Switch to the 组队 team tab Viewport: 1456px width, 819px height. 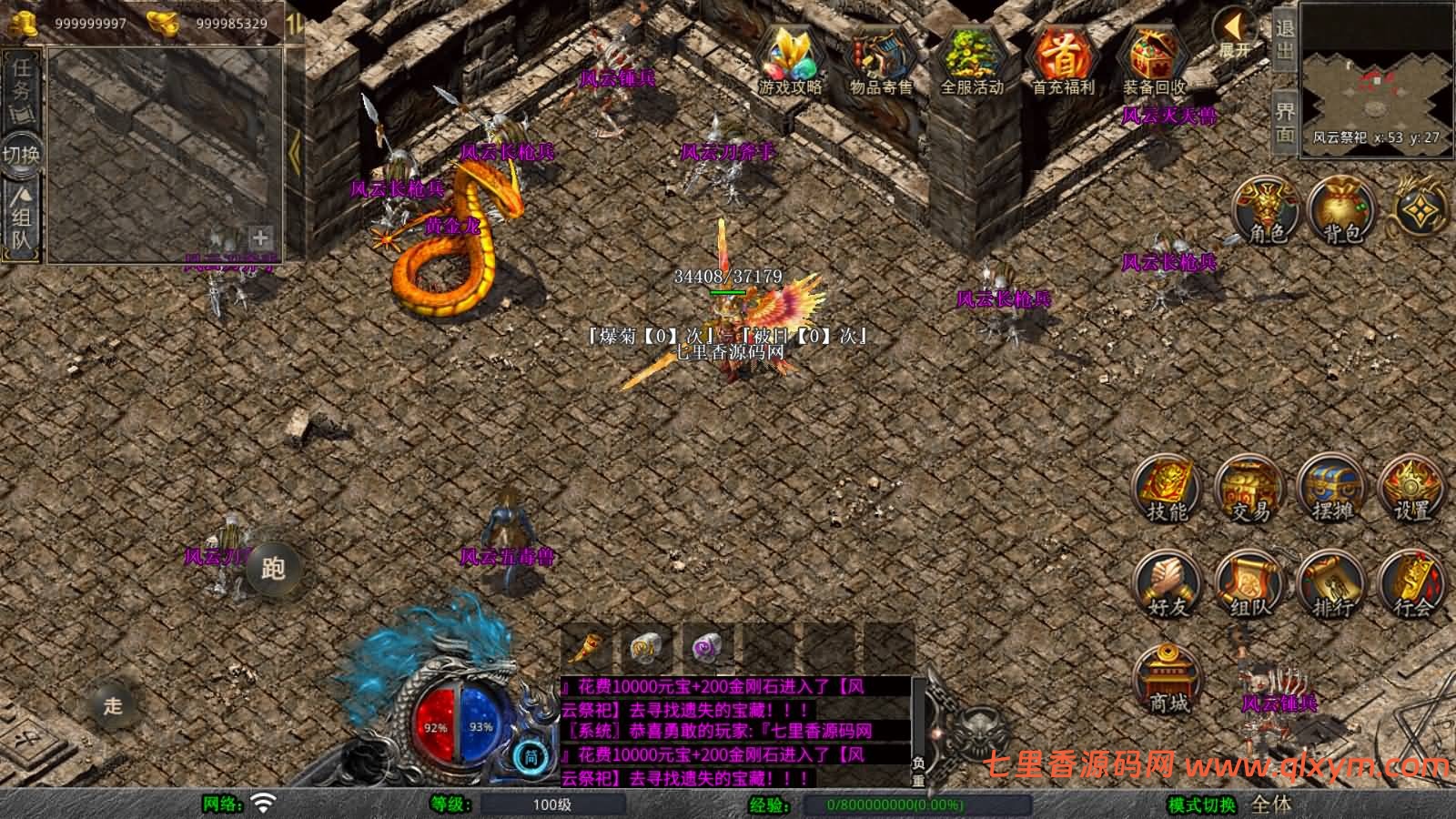(x=22, y=217)
